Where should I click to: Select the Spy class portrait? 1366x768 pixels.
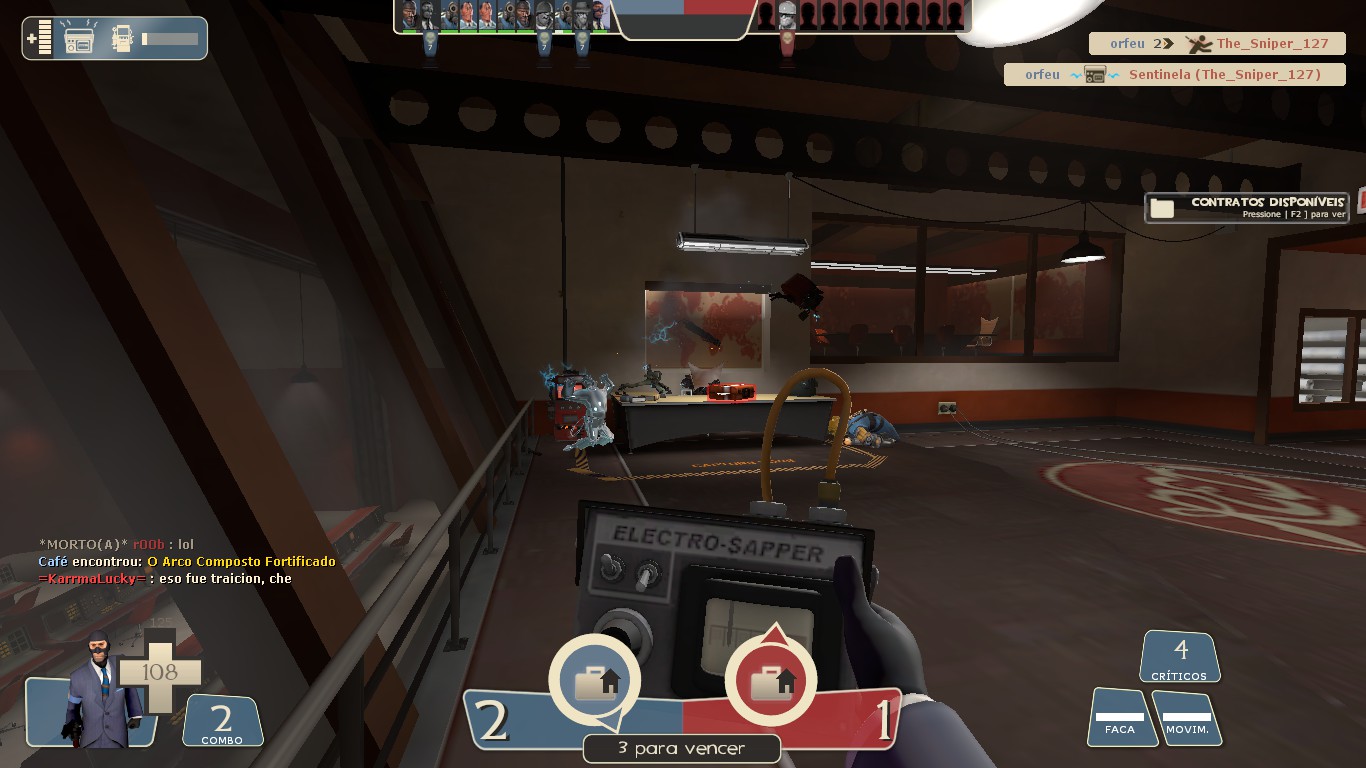click(100, 690)
